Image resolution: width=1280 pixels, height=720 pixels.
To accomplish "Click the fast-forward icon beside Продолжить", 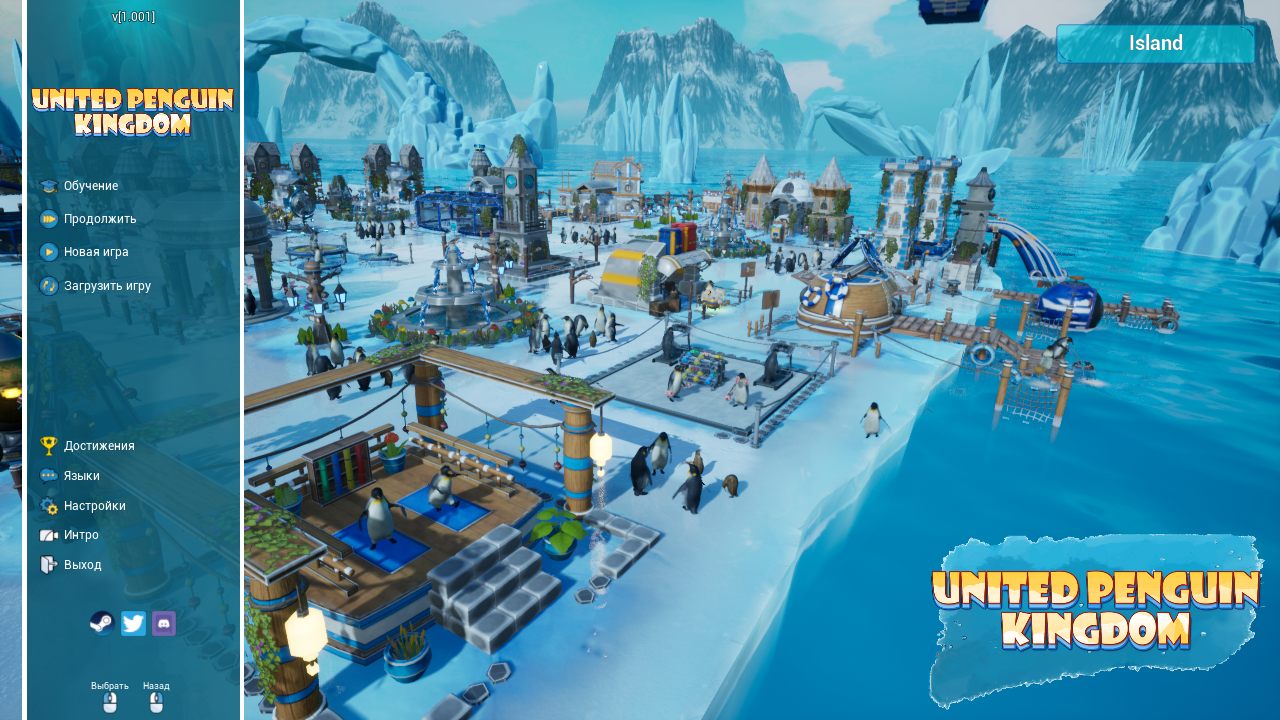I will point(49,218).
